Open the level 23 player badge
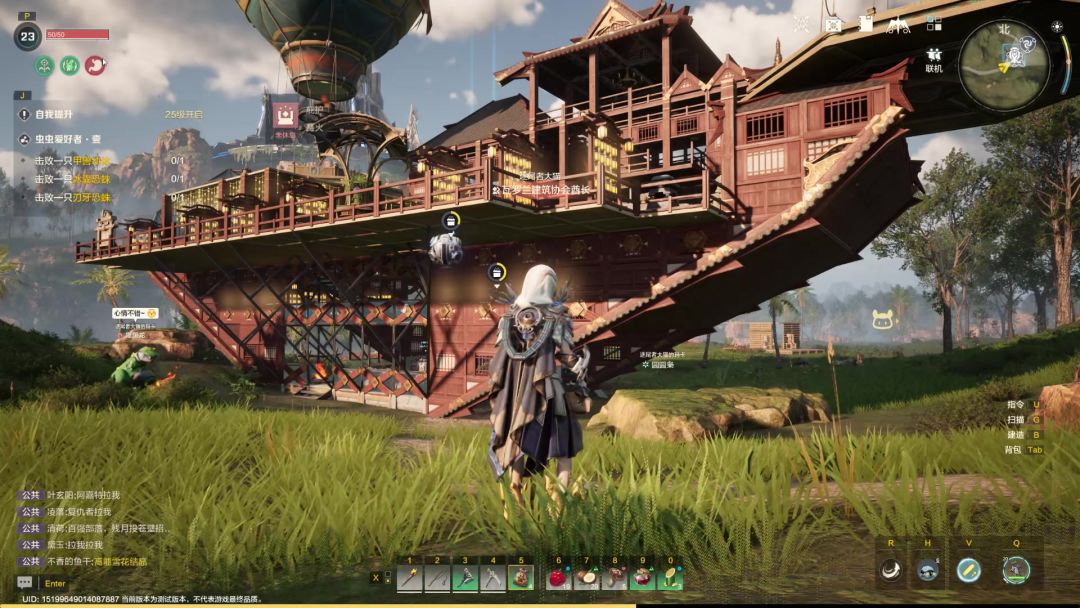Image resolution: width=1080 pixels, height=608 pixels. [27, 37]
